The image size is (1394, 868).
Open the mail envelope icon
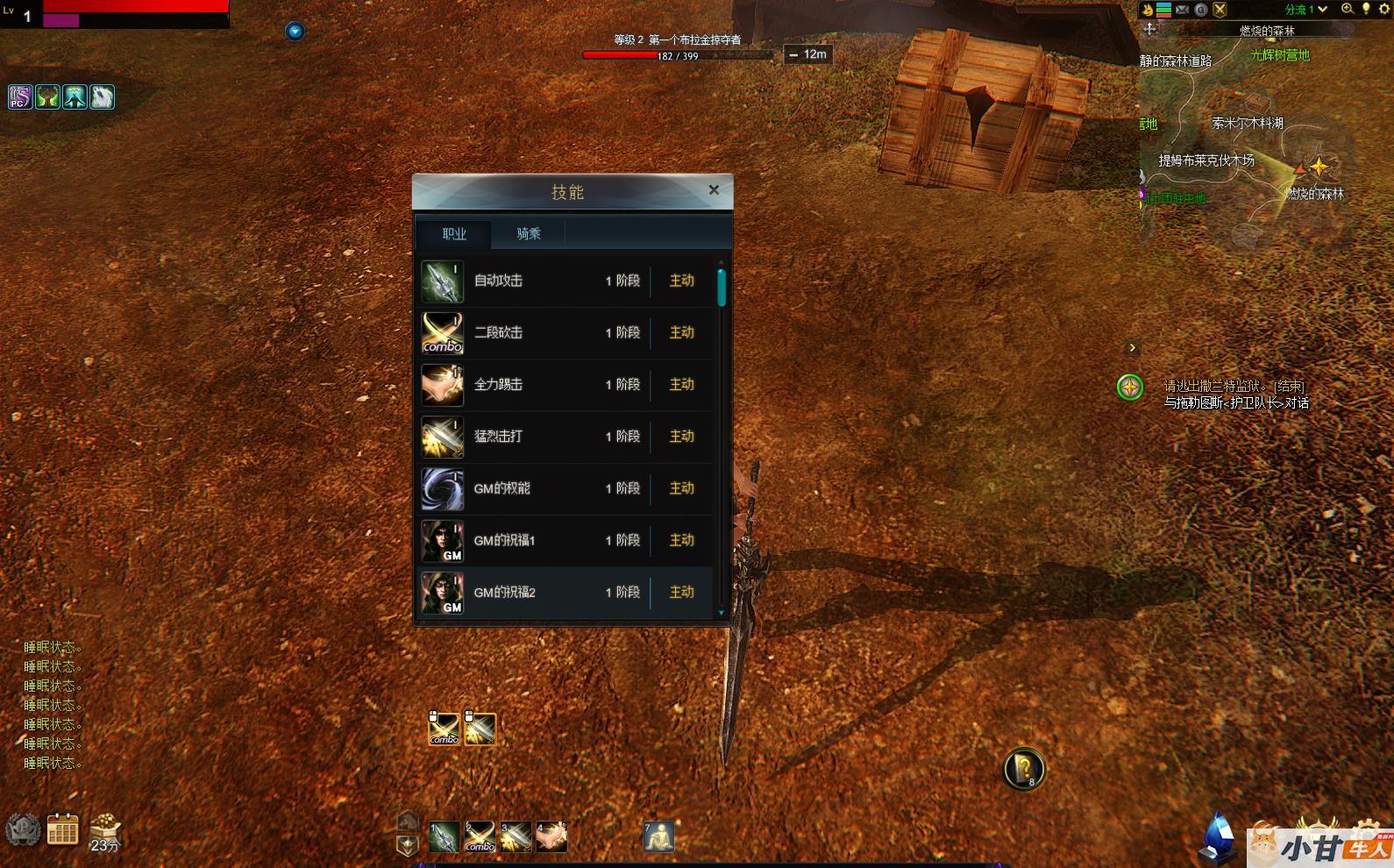tap(1183, 10)
